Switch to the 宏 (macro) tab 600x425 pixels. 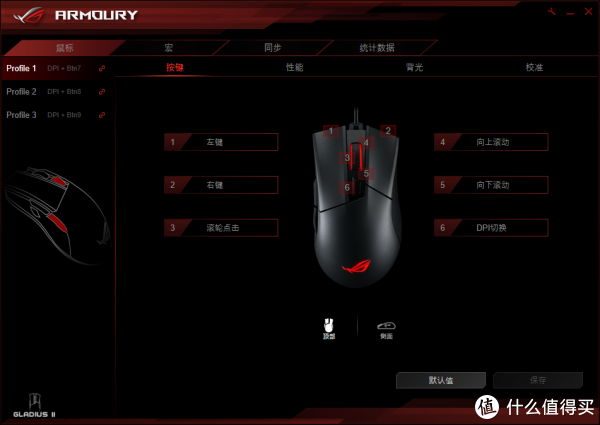[169, 47]
